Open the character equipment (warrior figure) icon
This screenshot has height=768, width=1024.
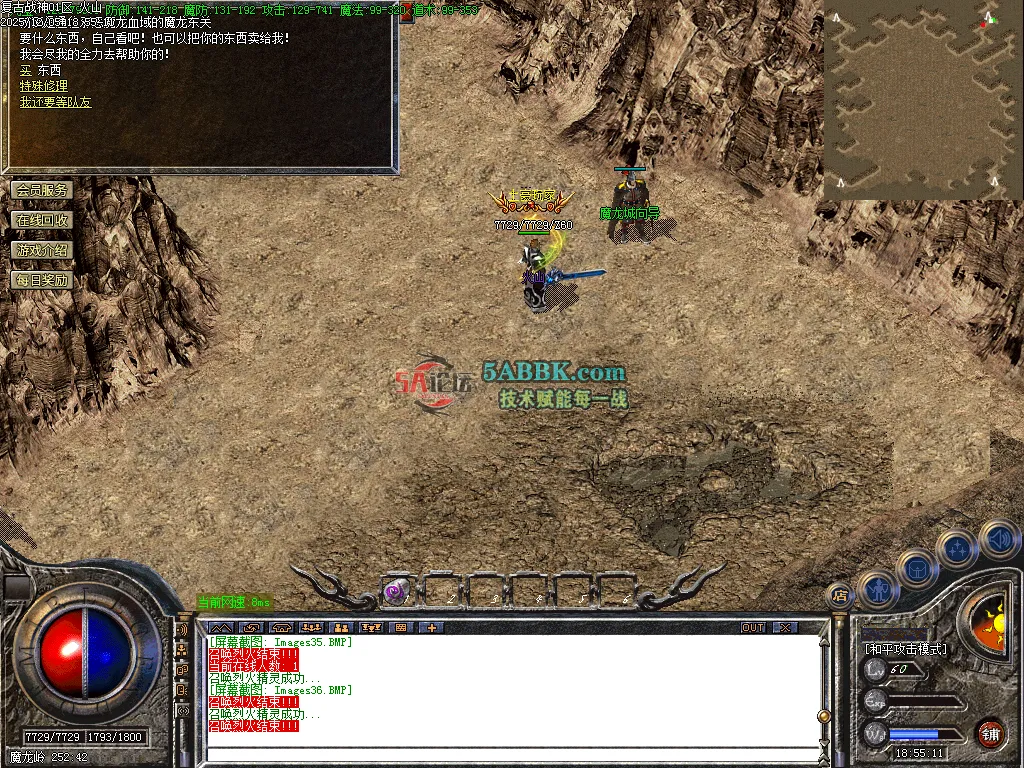coord(878,589)
